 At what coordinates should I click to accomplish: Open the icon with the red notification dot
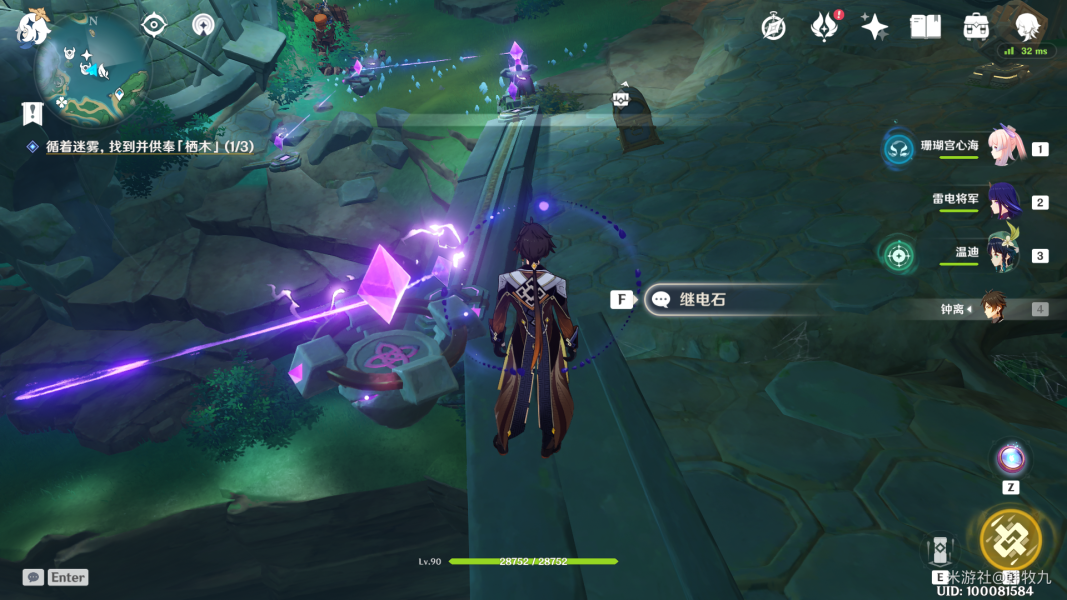pyautogui.click(x=824, y=27)
